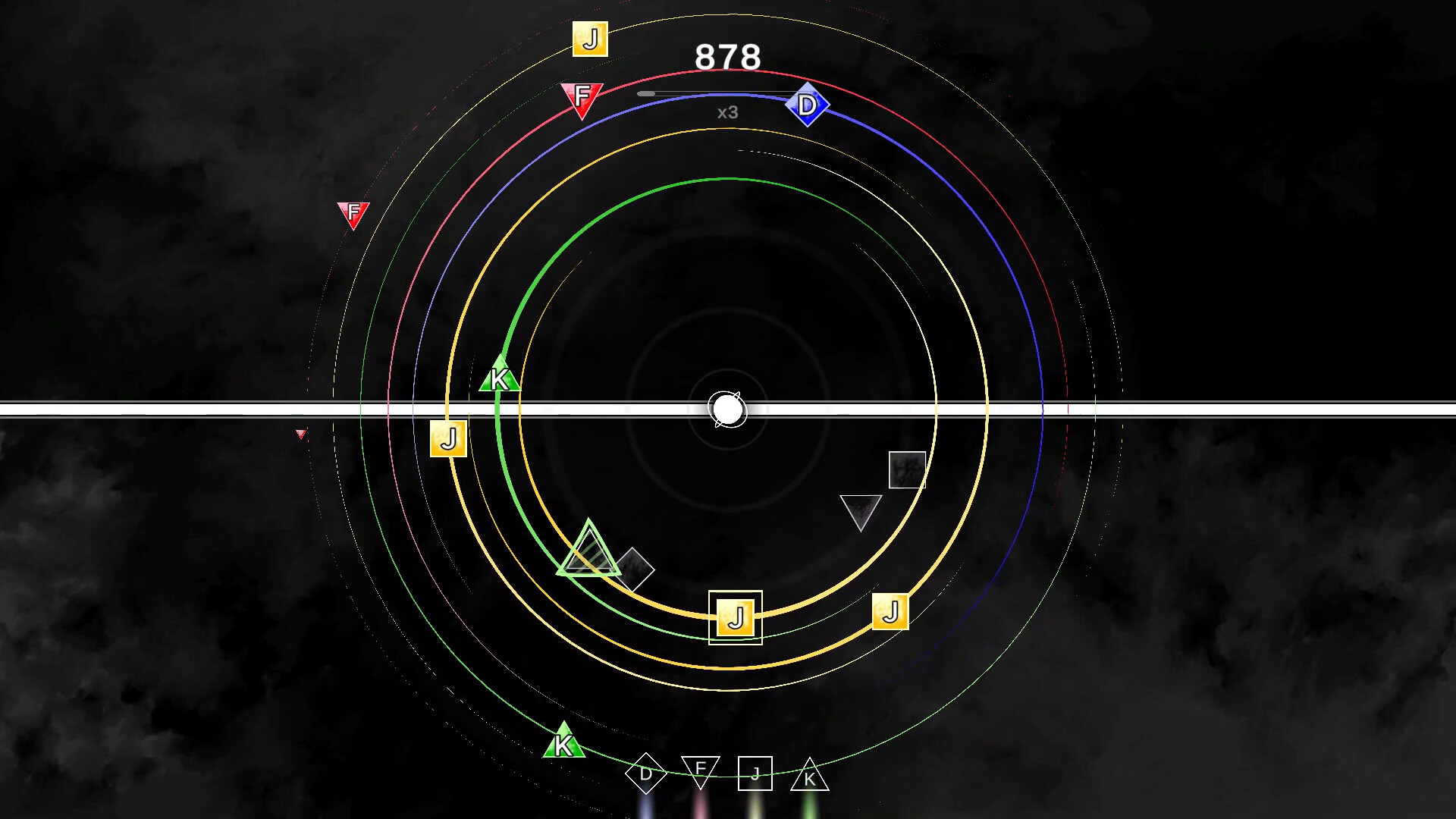Click the green K triangle note on the green ring
The width and height of the screenshot is (1456, 819).
(x=499, y=376)
